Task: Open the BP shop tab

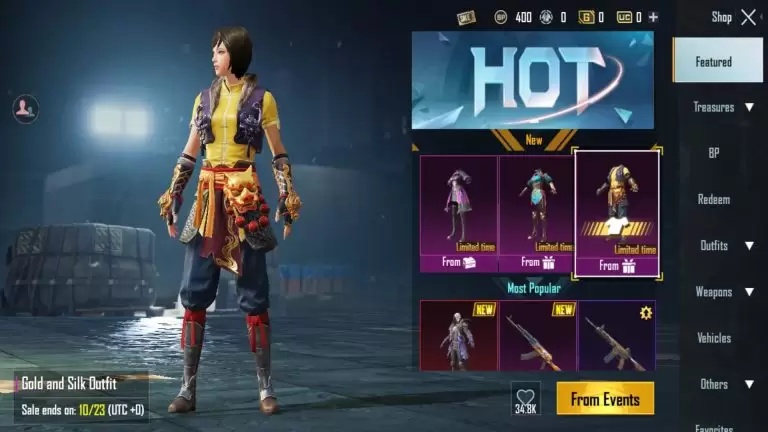Action: pyautogui.click(x=714, y=153)
